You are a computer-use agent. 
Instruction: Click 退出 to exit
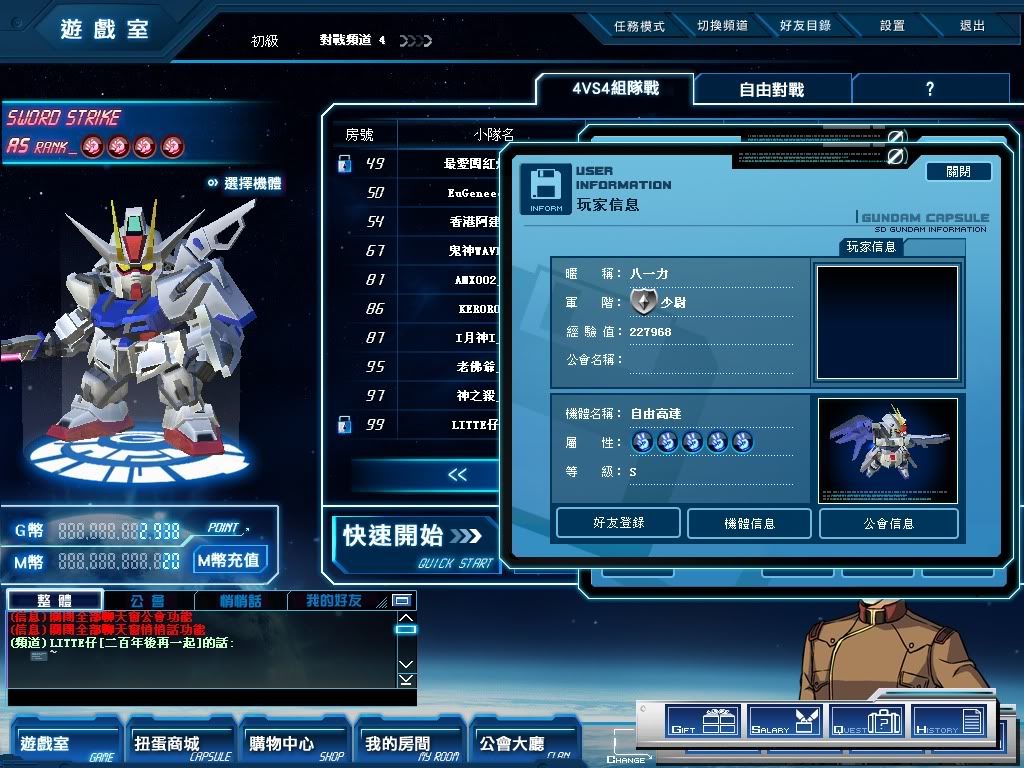972,26
